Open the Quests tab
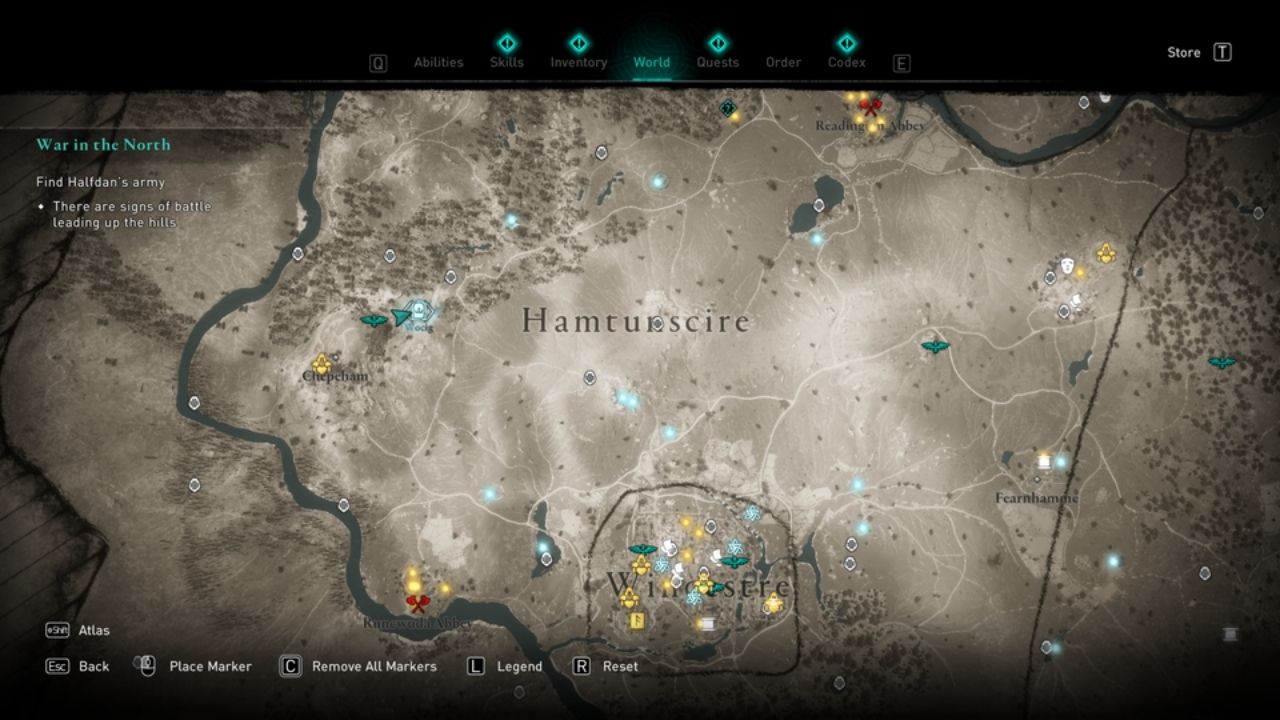This screenshot has width=1280, height=720. (x=717, y=61)
